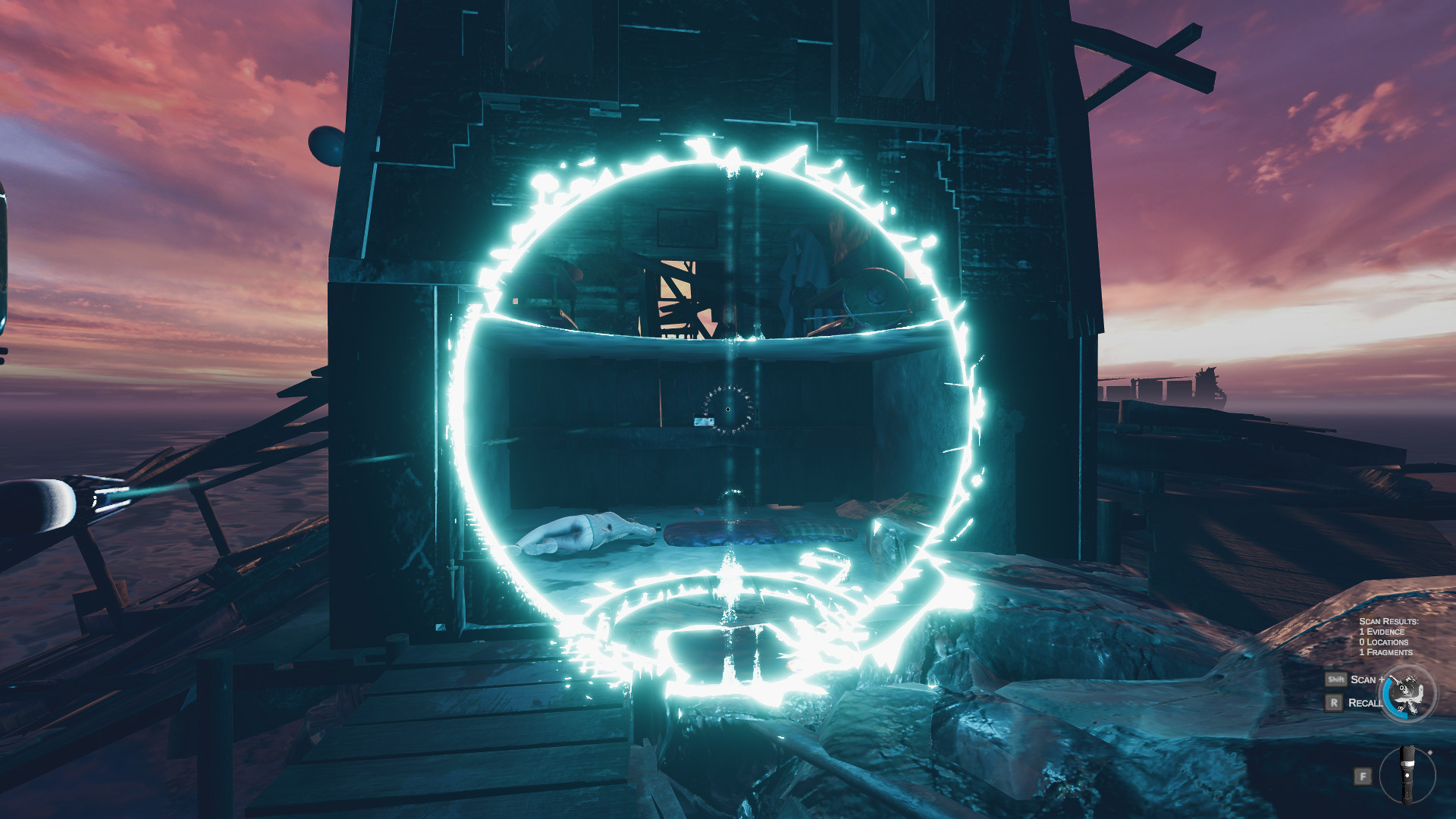This screenshot has height=819, width=1456.
Task: Click the small white marker on the flashlight ring
Action: pos(1429,752)
